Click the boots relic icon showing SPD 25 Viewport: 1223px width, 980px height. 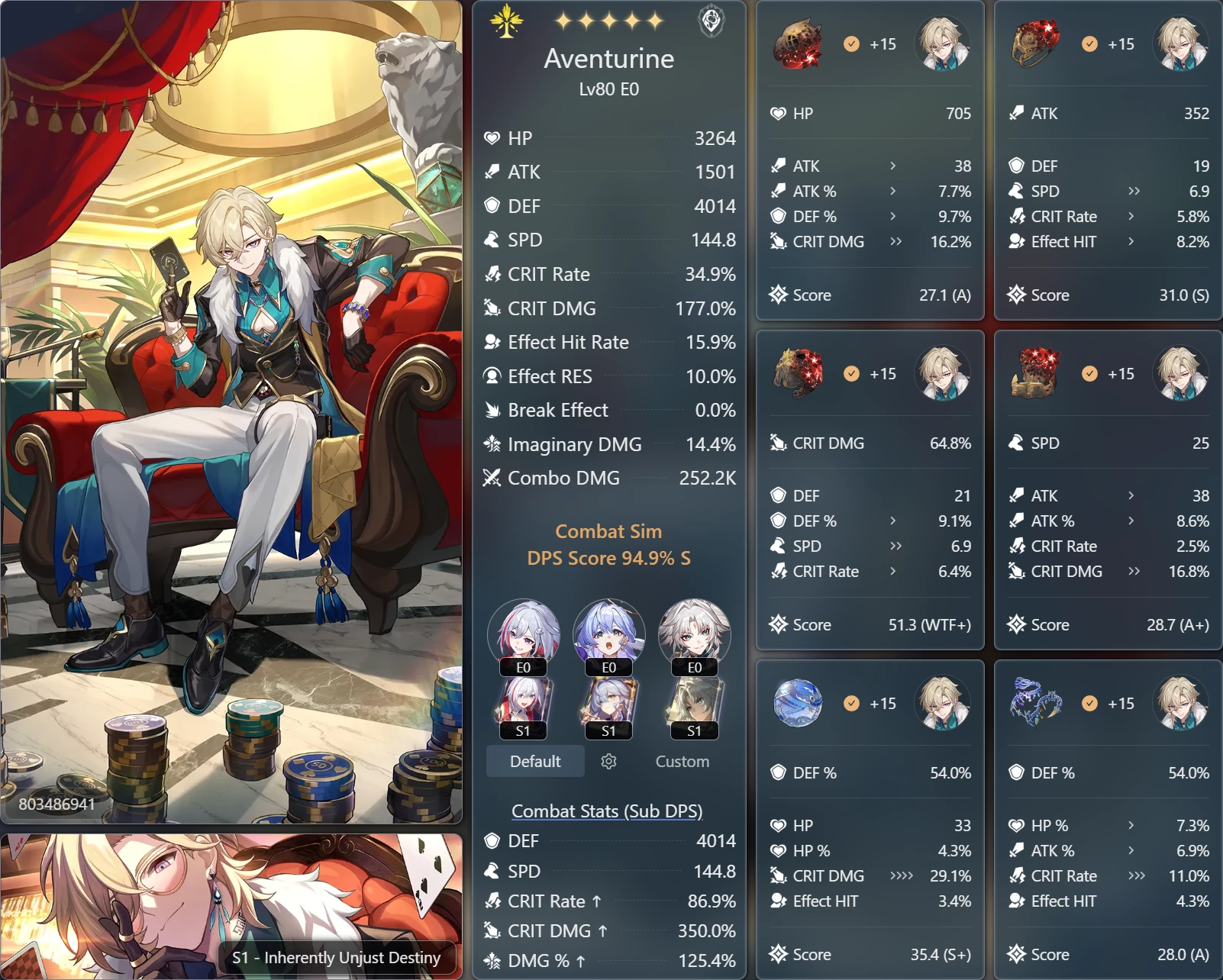pos(1036,374)
